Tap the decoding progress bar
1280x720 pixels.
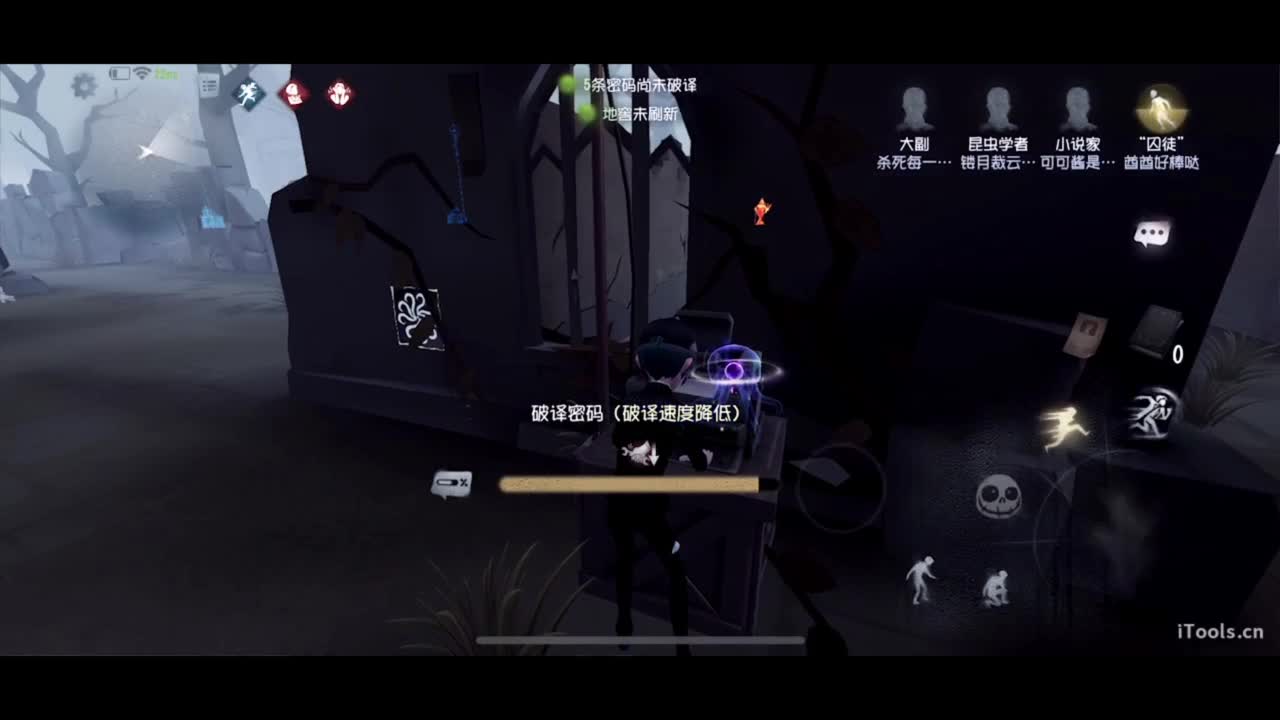(630, 484)
